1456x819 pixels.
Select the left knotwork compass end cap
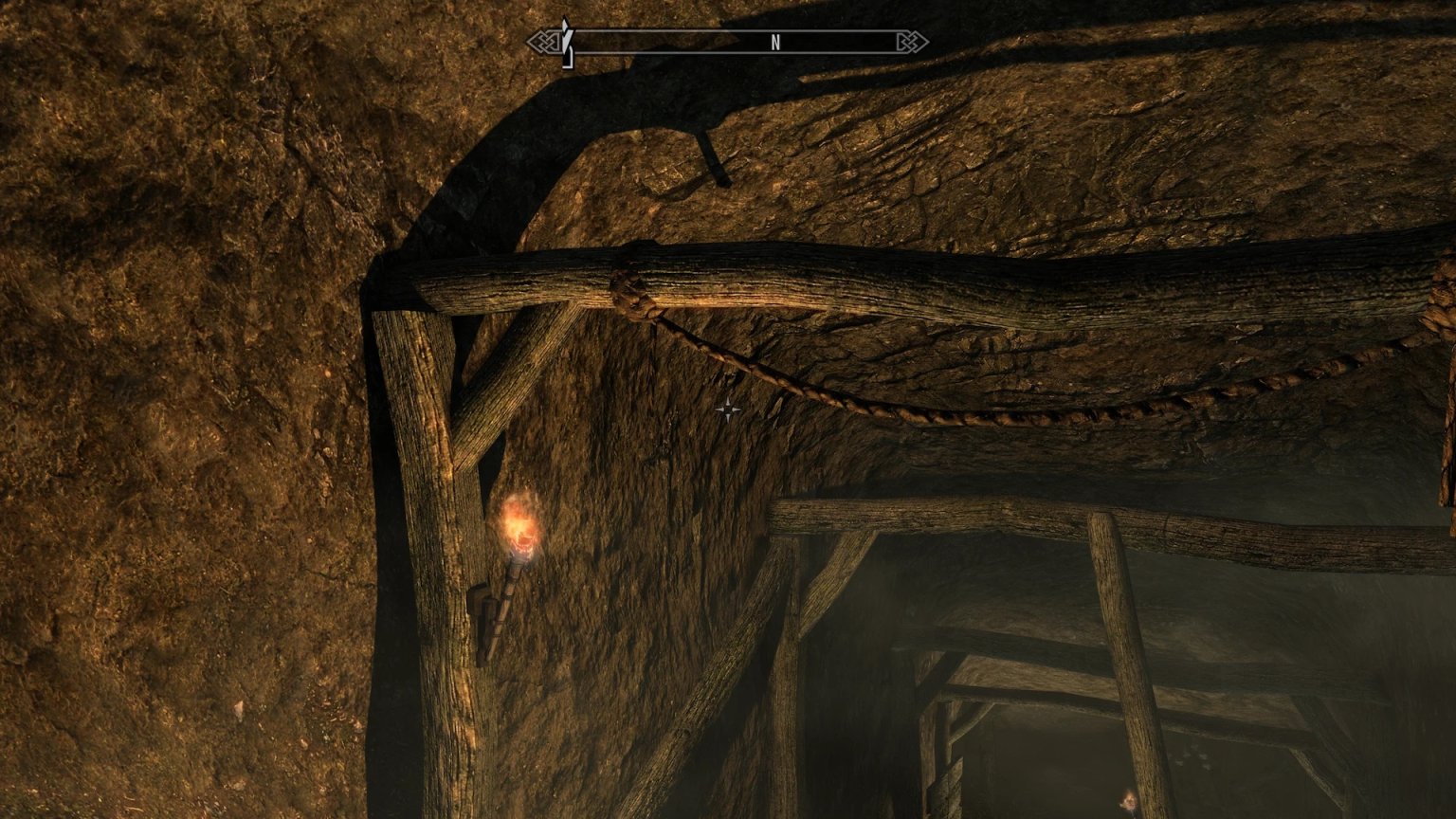point(543,42)
